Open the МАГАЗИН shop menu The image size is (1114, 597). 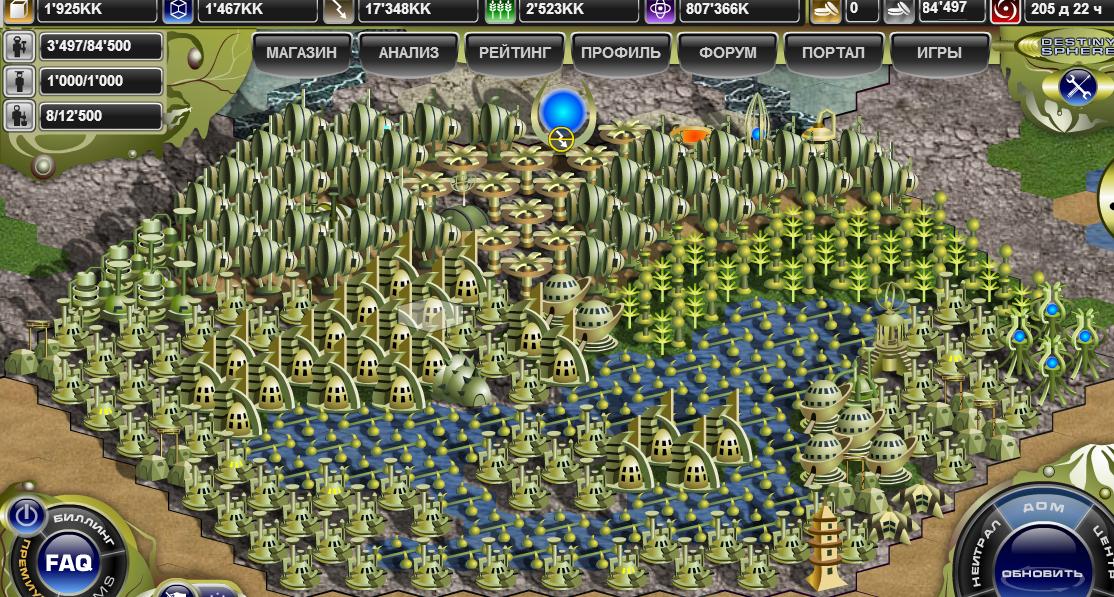click(x=301, y=53)
